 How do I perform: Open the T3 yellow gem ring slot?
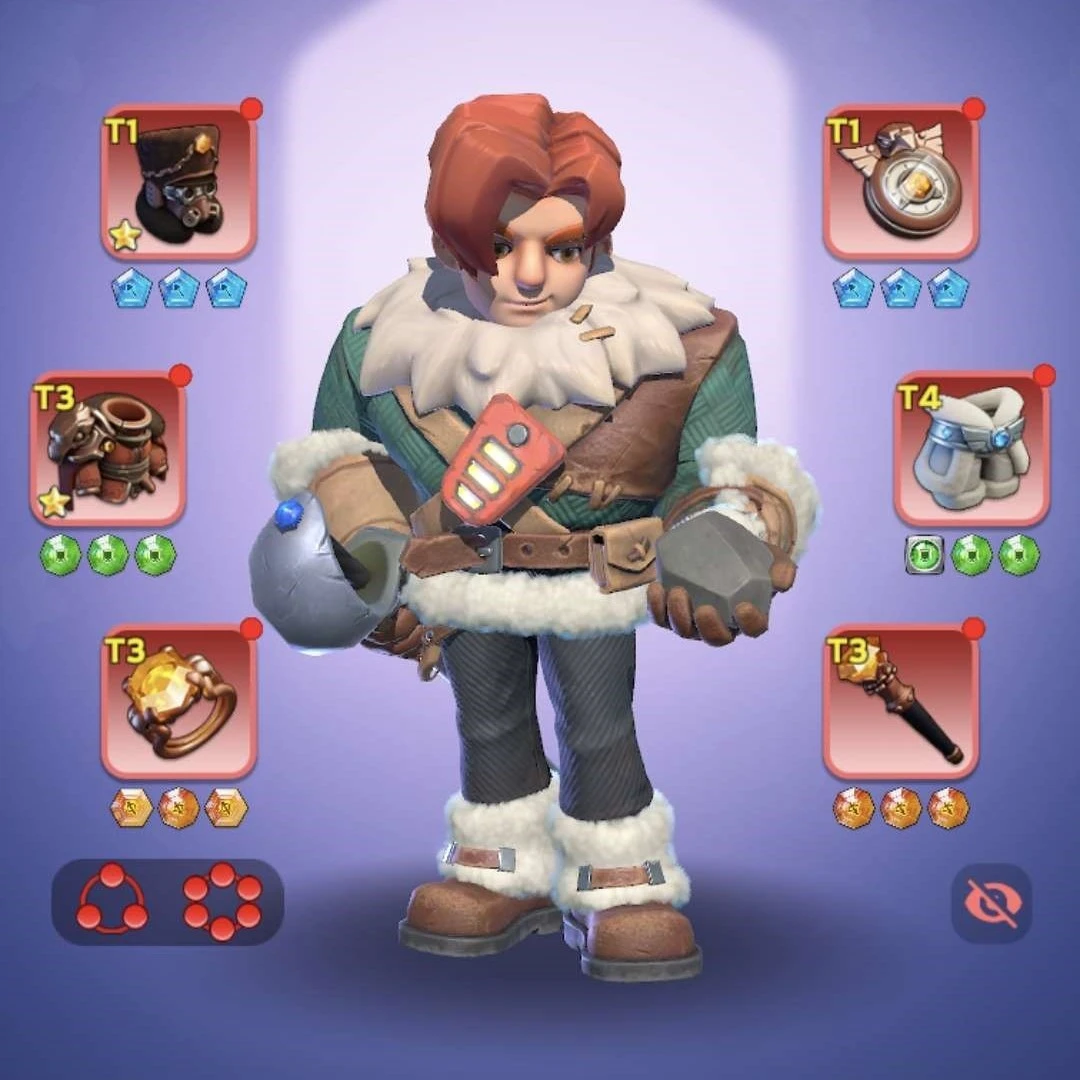click(x=179, y=703)
